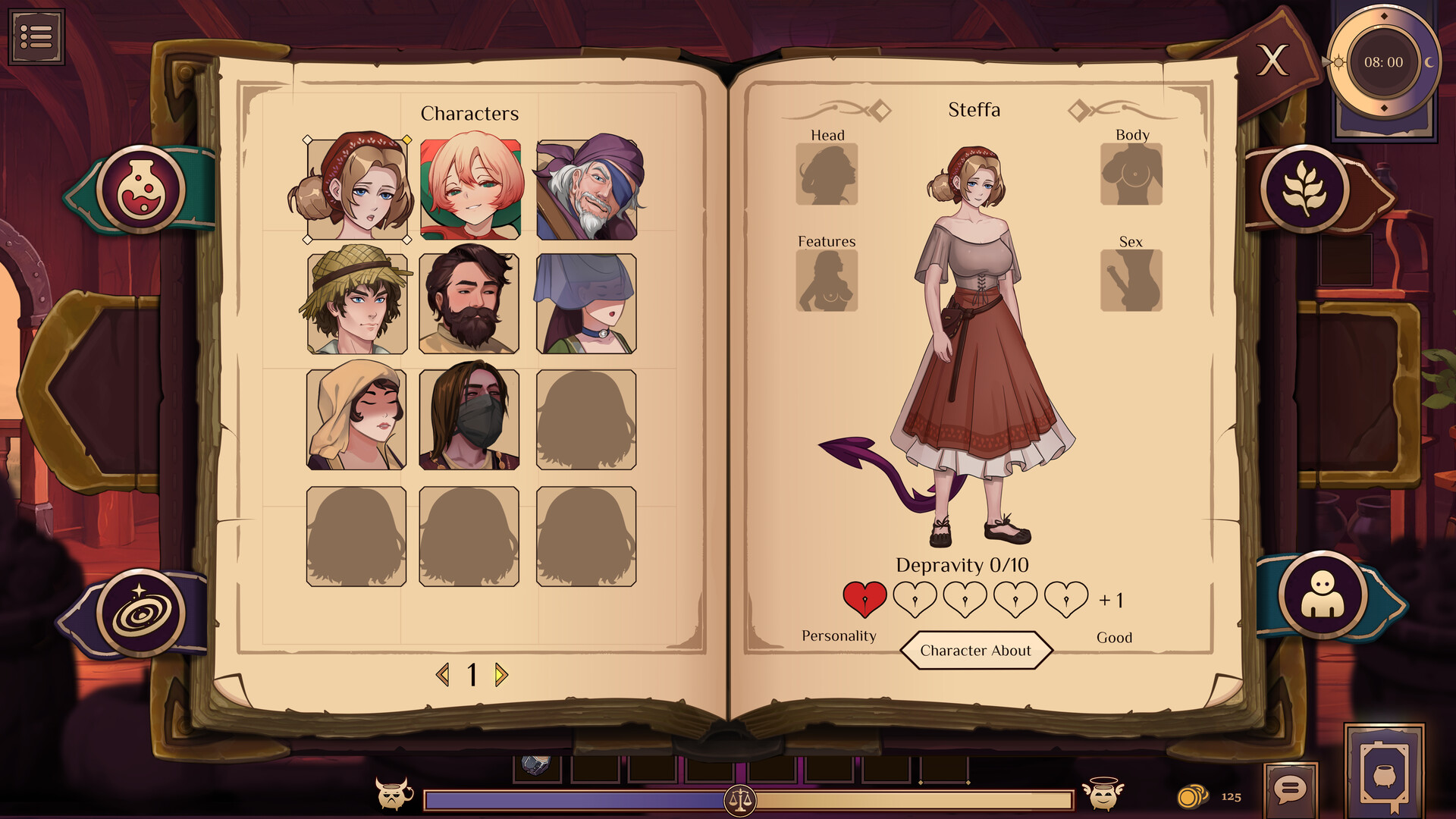This screenshot has height=819, width=1456.
Task: Go back a page with the left arrow
Action: pyautogui.click(x=444, y=675)
